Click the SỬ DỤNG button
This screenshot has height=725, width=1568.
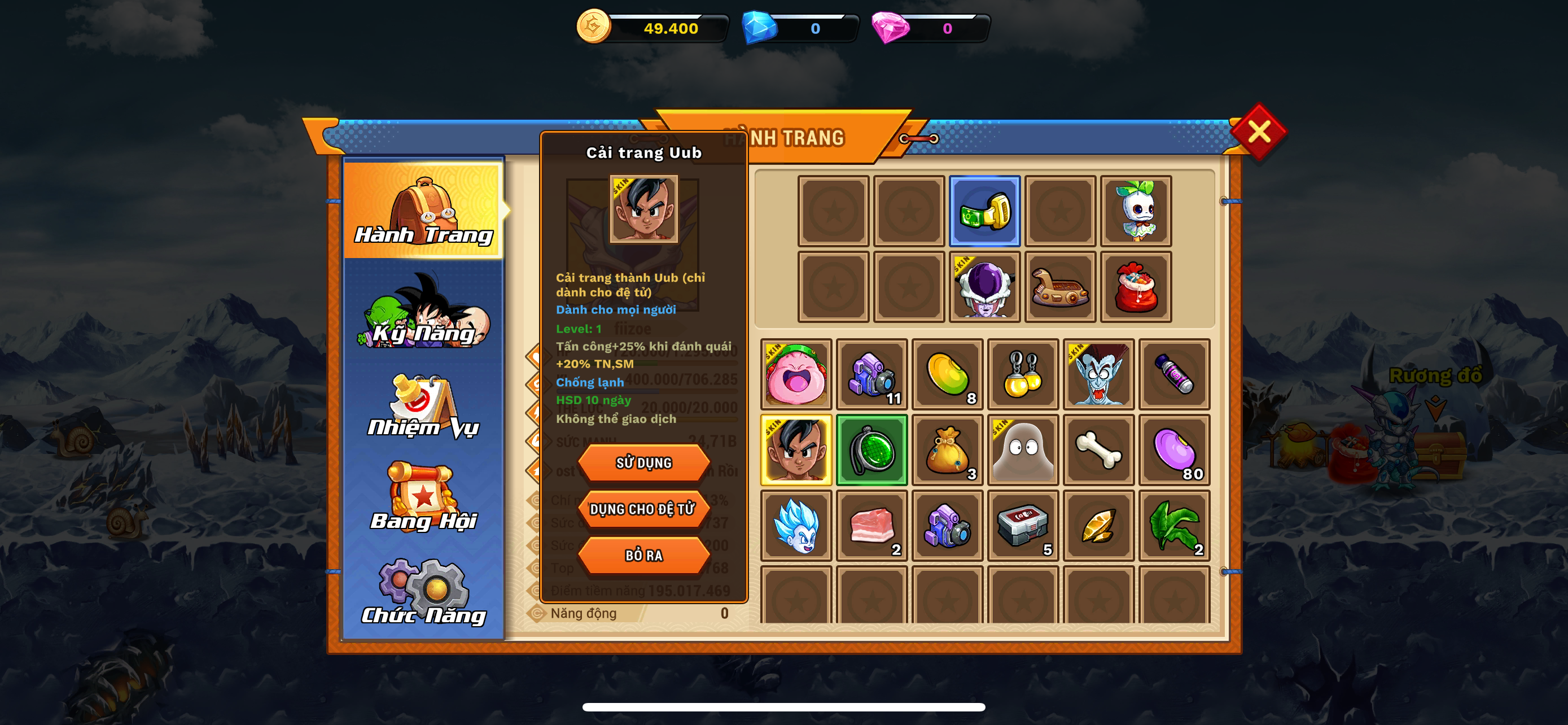coord(643,462)
